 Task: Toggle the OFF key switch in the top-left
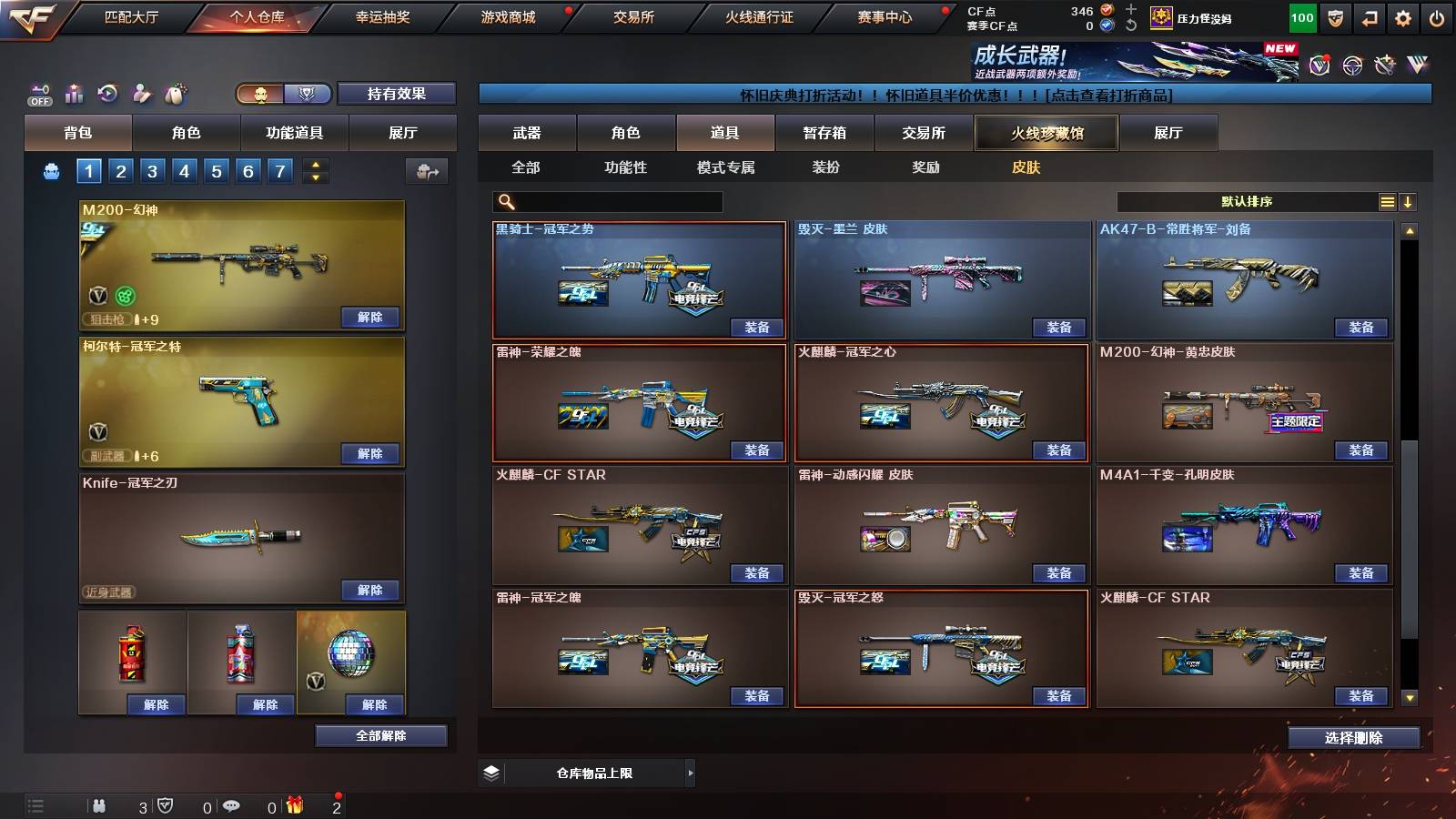(38, 94)
